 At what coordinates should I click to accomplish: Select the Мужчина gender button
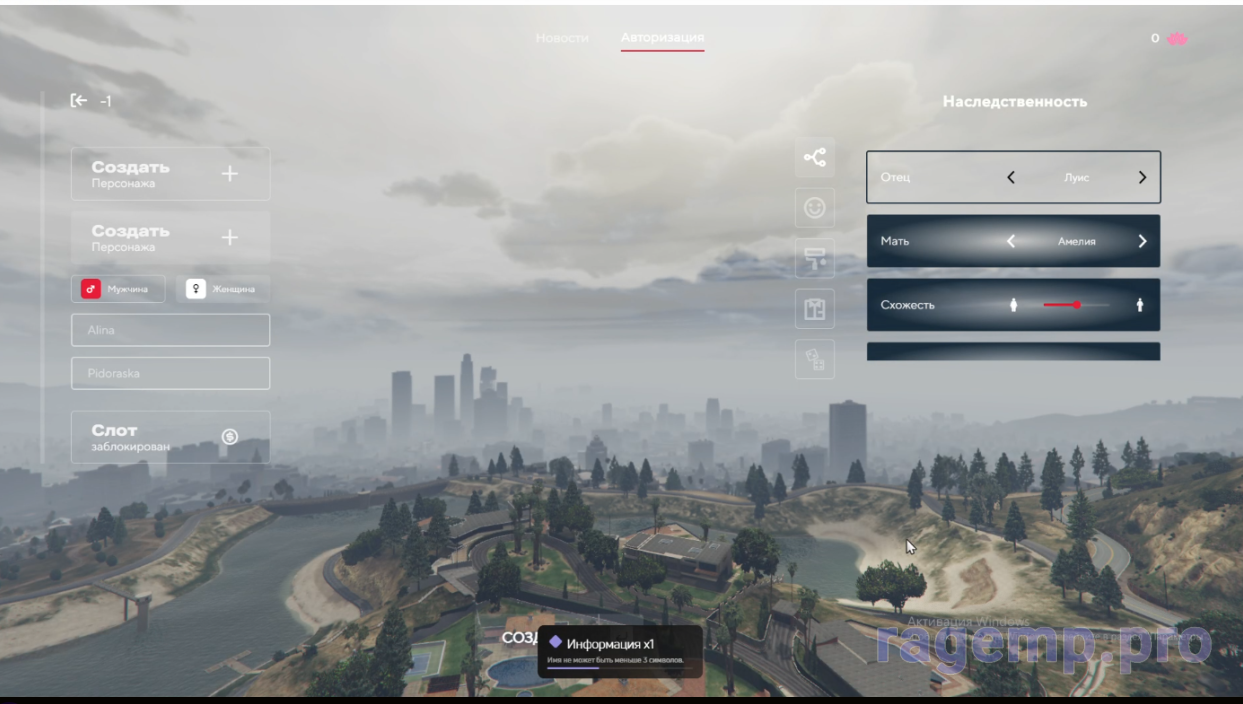(x=118, y=289)
